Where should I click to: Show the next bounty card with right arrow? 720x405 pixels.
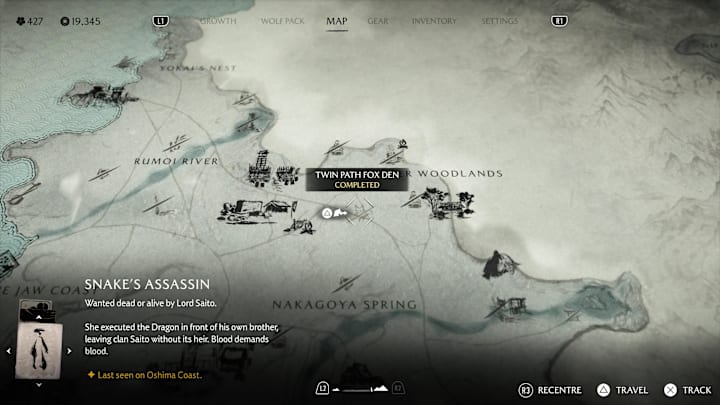tap(71, 351)
